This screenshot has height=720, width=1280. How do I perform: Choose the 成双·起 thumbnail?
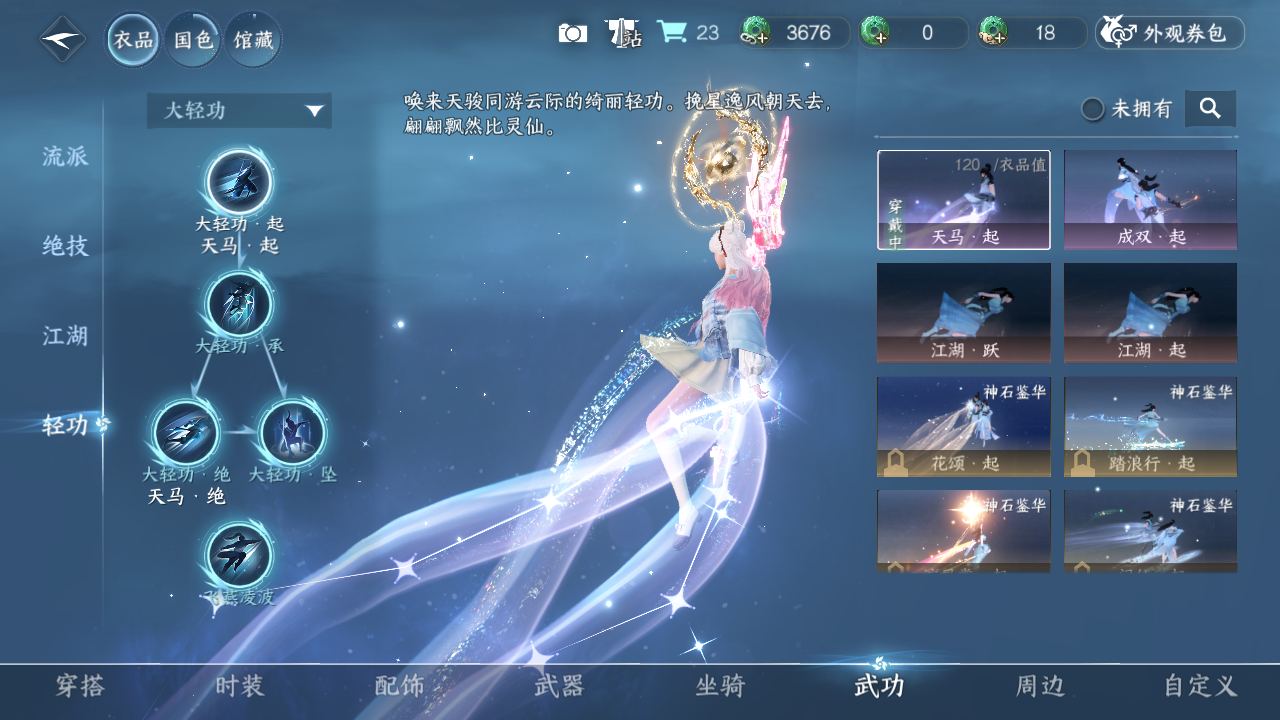(x=1150, y=199)
